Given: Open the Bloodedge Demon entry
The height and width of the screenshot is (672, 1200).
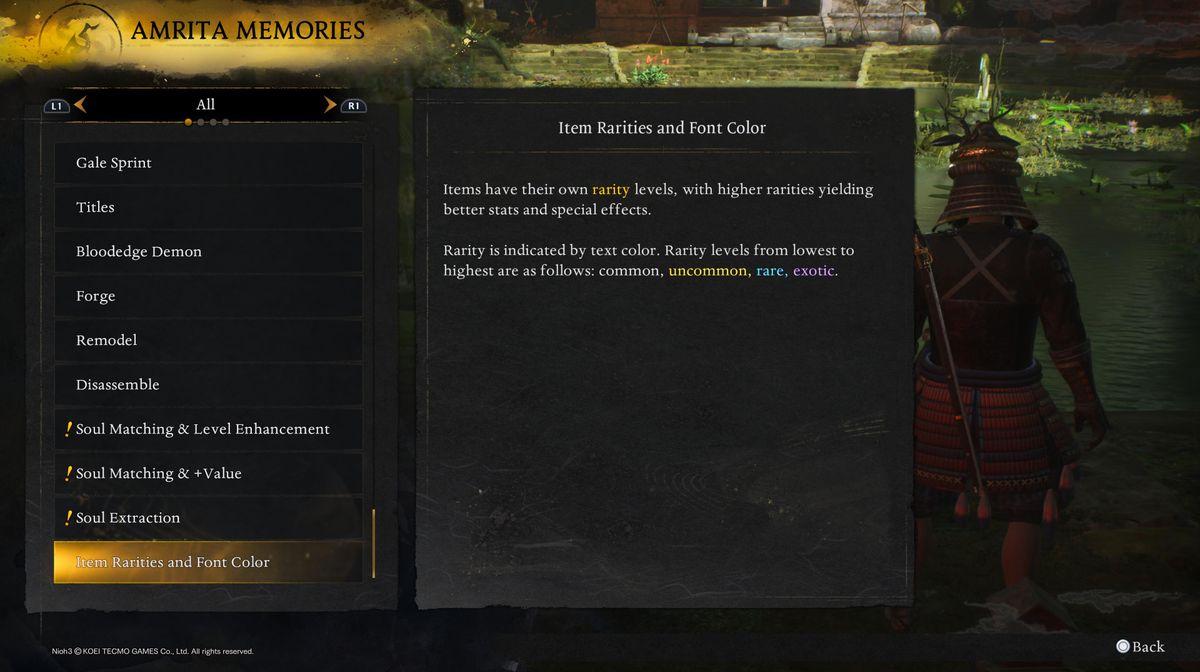Looking at the screenshot, I should pos(208,252).
